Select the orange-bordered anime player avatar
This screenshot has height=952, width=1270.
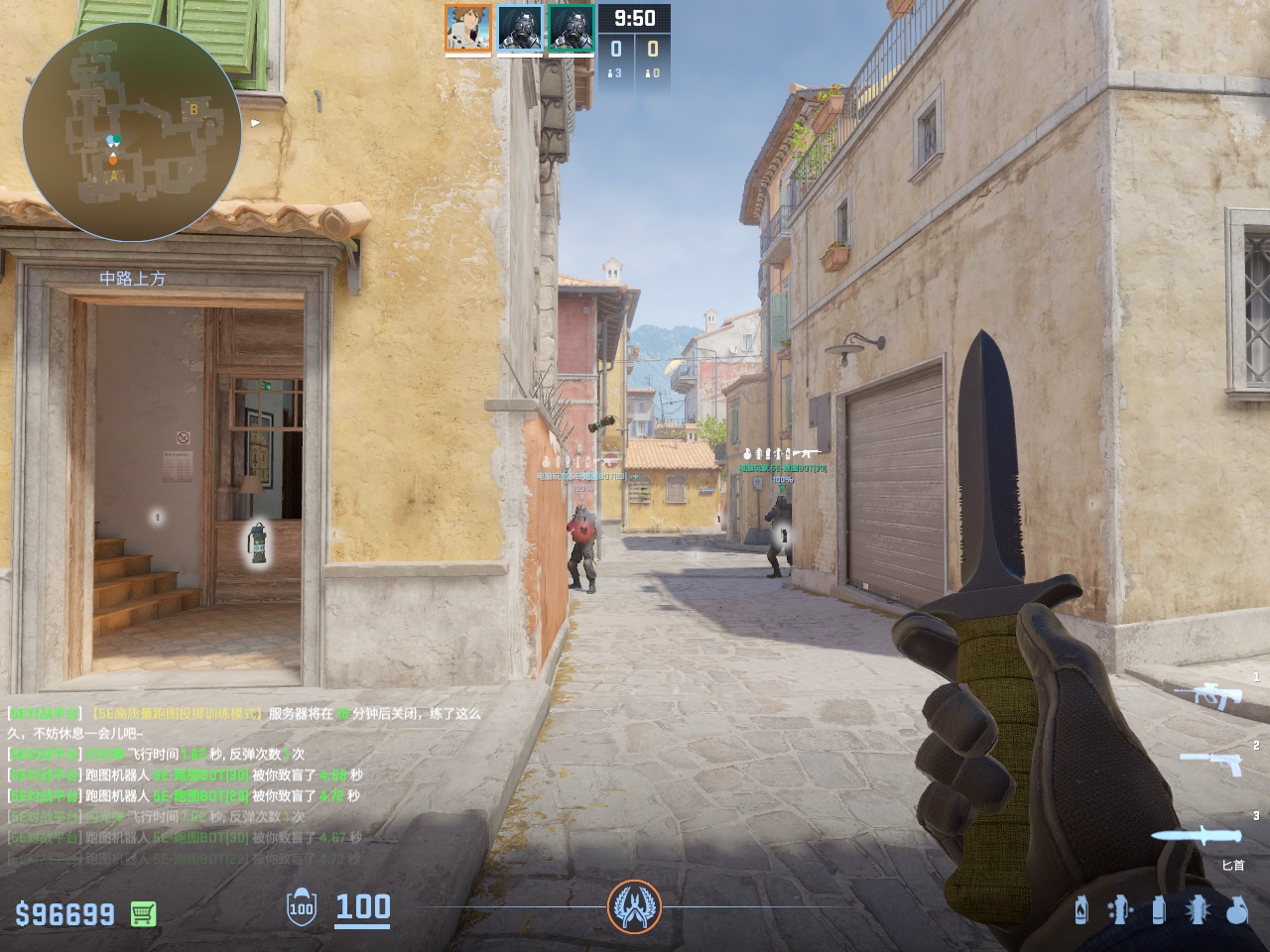coord(467,28)
